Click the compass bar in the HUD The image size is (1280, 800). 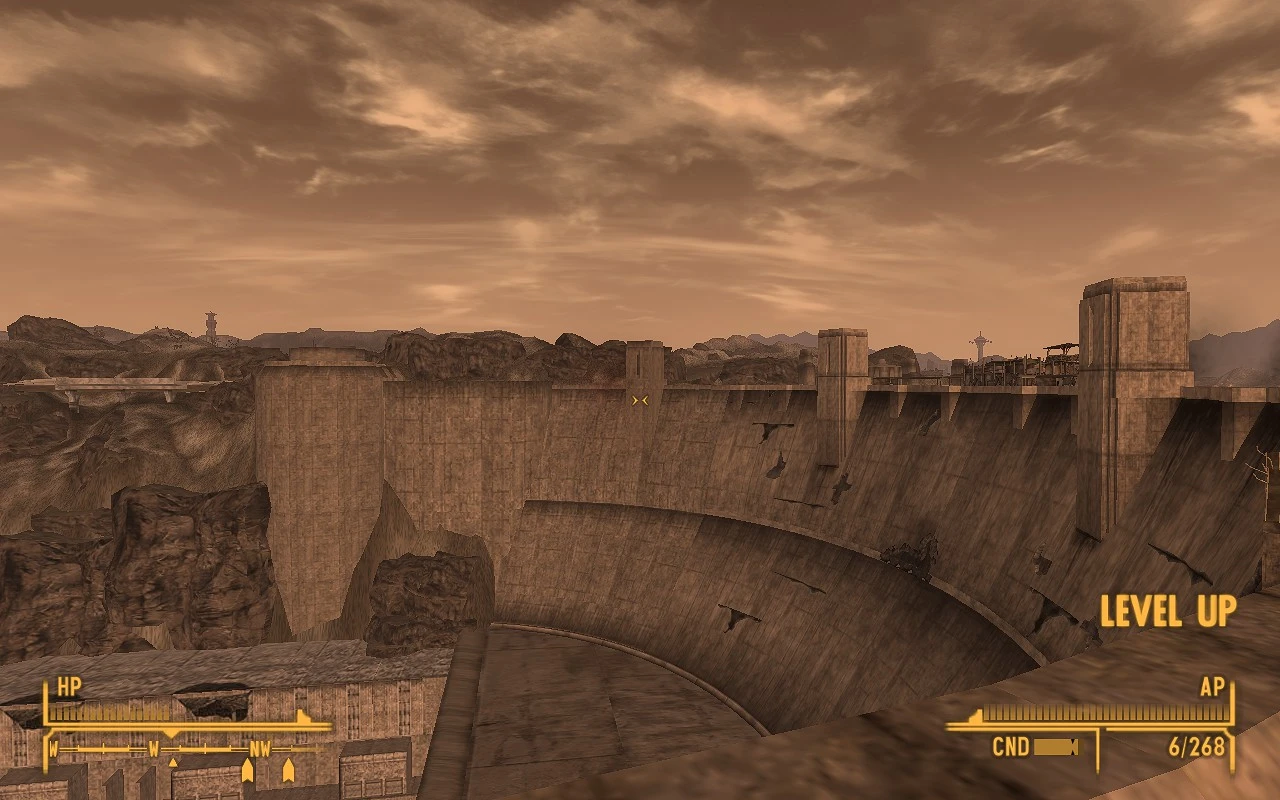187,748
